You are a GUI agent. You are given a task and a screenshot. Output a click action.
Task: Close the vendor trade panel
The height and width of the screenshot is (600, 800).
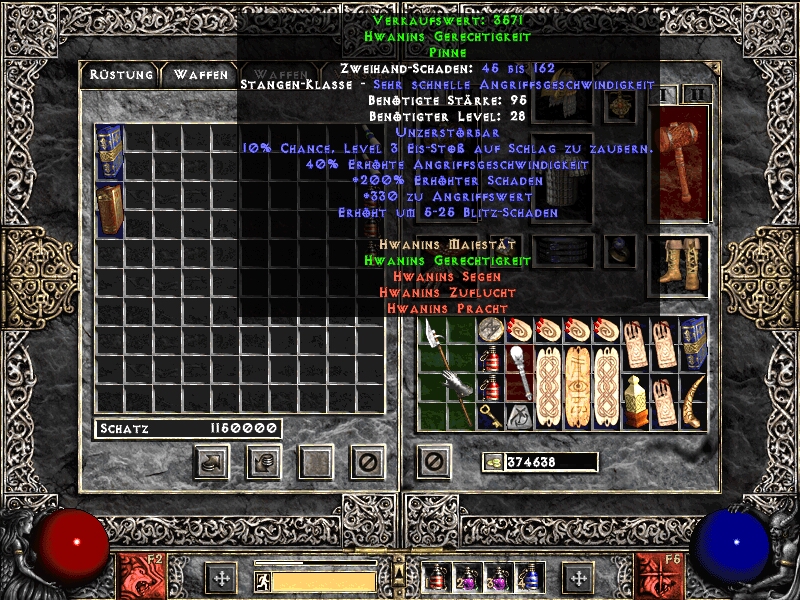[367, 461]
